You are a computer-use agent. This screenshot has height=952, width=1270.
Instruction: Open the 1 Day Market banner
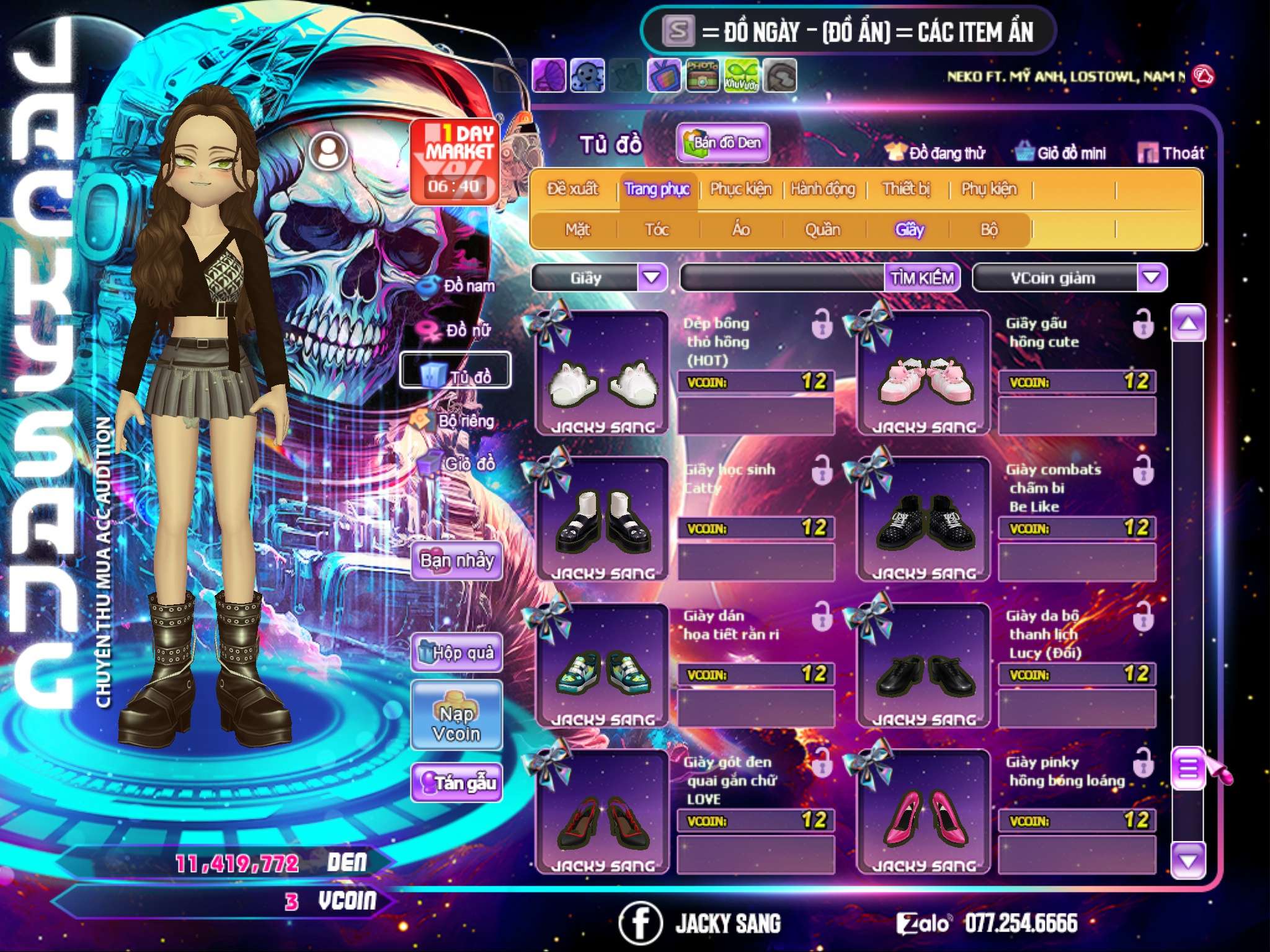click(456, 161)
